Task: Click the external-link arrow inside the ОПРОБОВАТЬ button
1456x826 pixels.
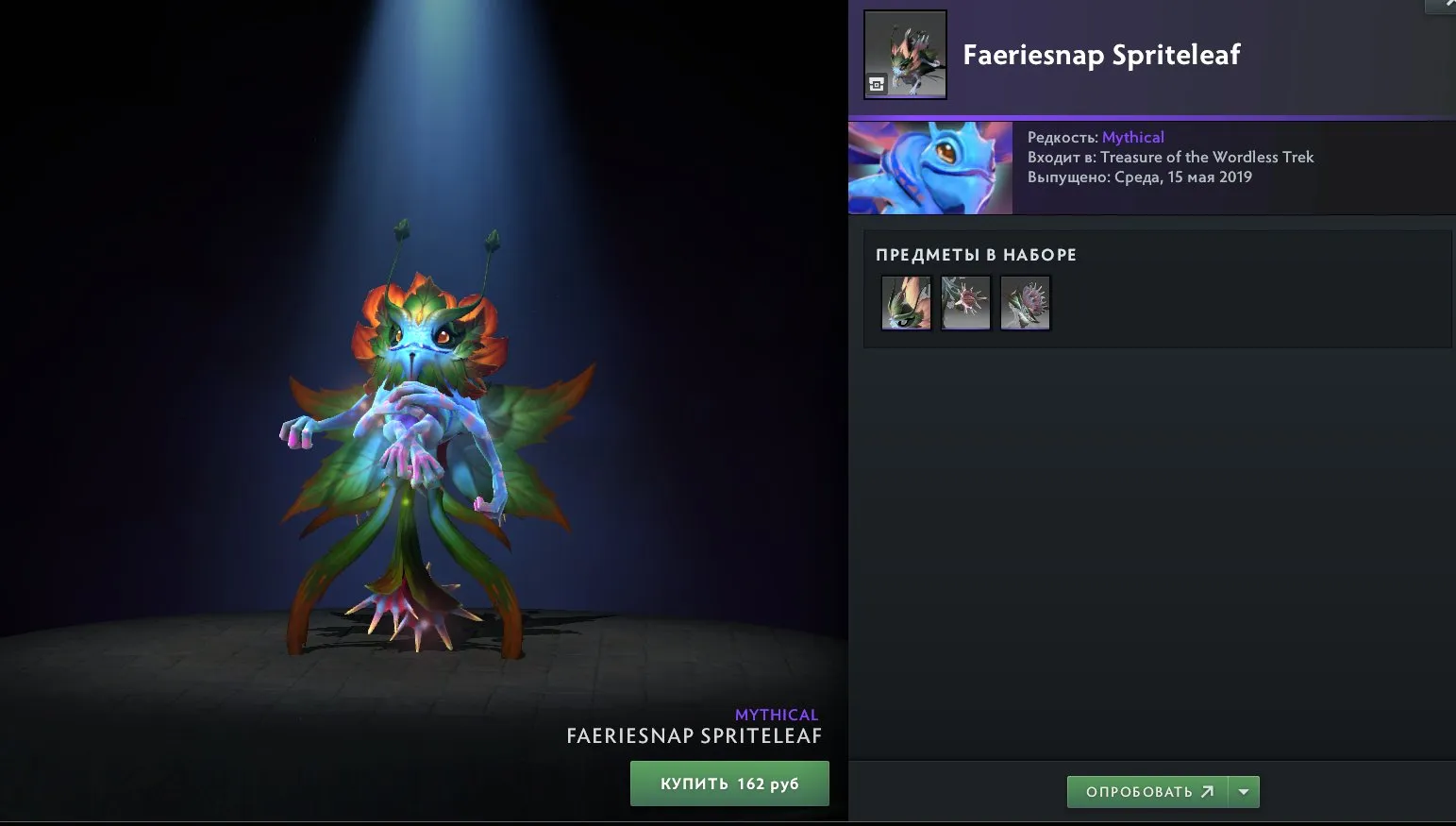Action: pos(1207,792)
